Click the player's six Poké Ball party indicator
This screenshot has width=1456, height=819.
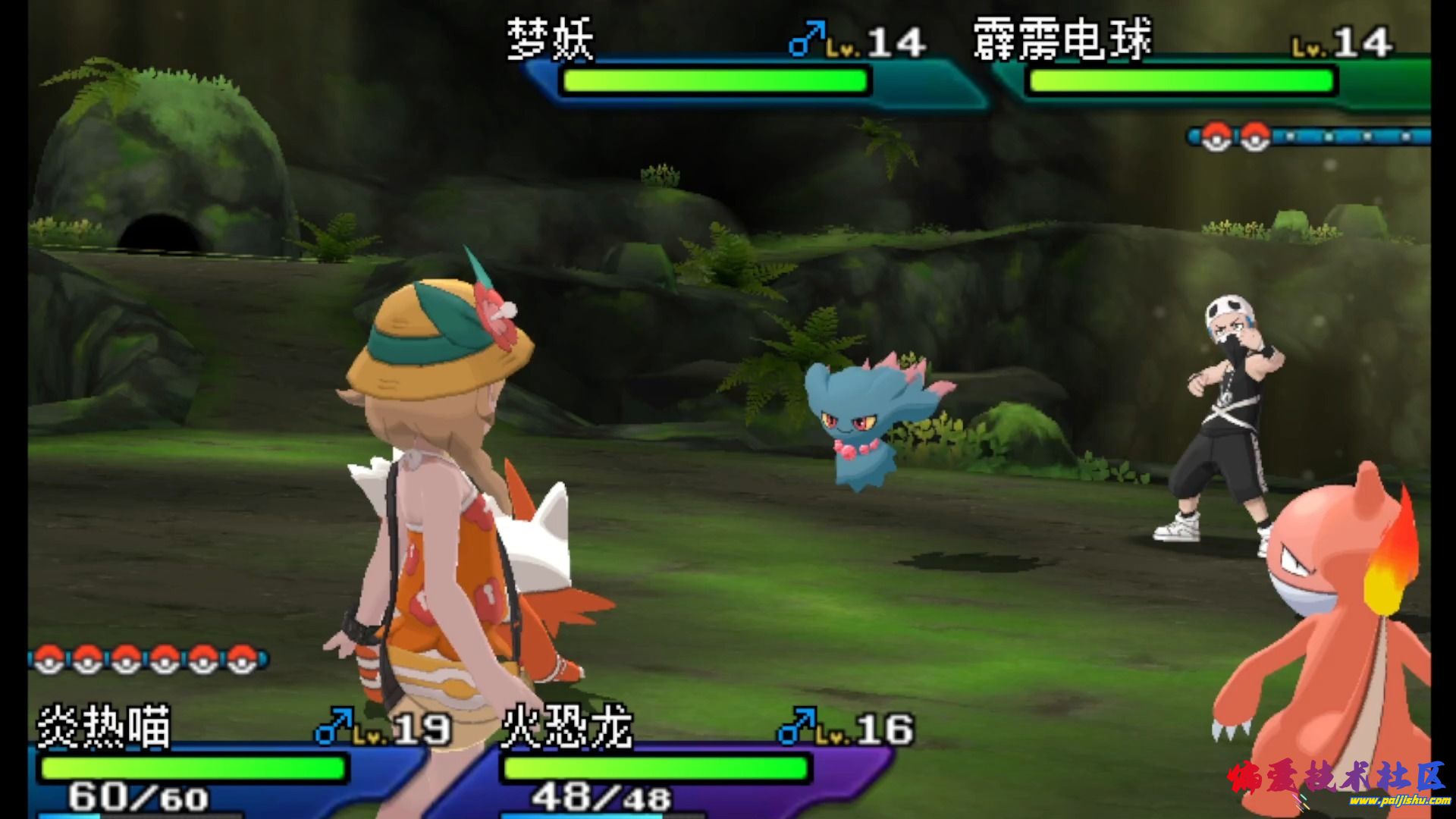point(148,658)
